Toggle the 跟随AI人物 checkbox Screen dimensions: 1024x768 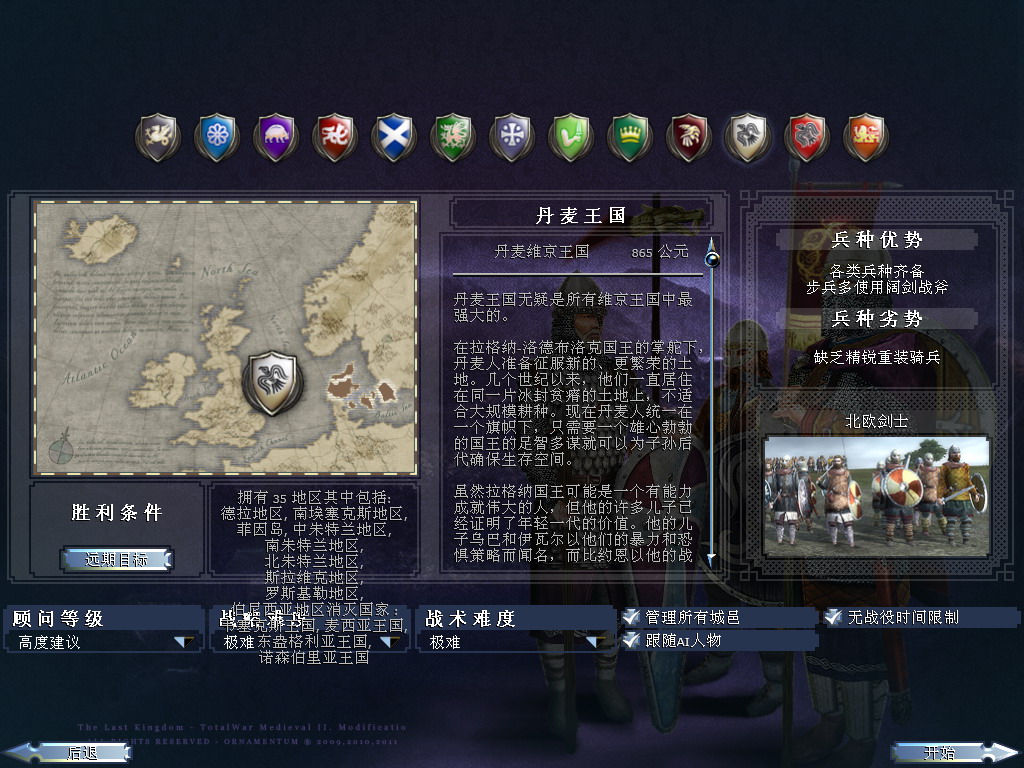pyautogui.click(x=631, y=641)
